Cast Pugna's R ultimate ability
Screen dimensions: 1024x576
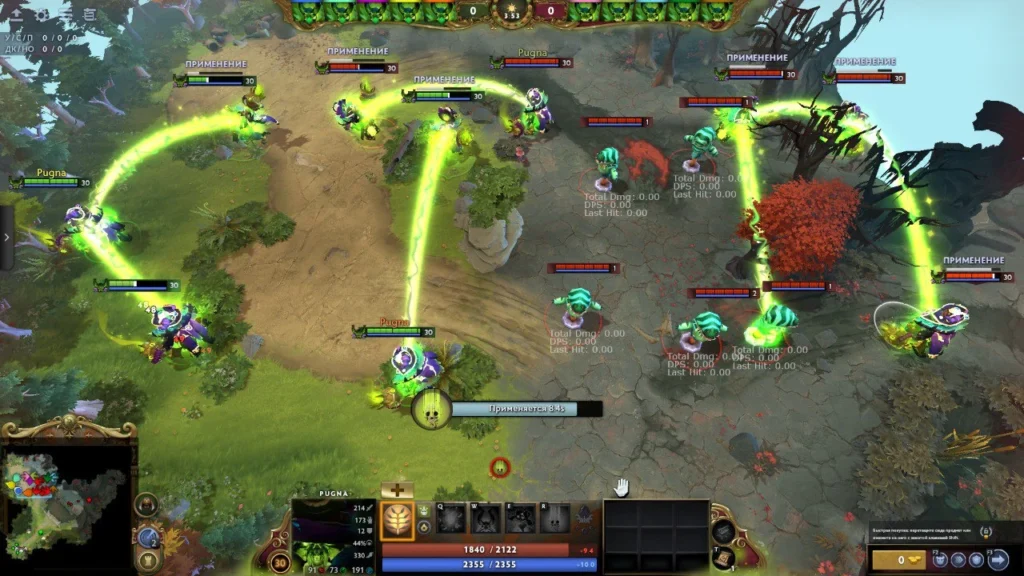(x=555, y=519)
